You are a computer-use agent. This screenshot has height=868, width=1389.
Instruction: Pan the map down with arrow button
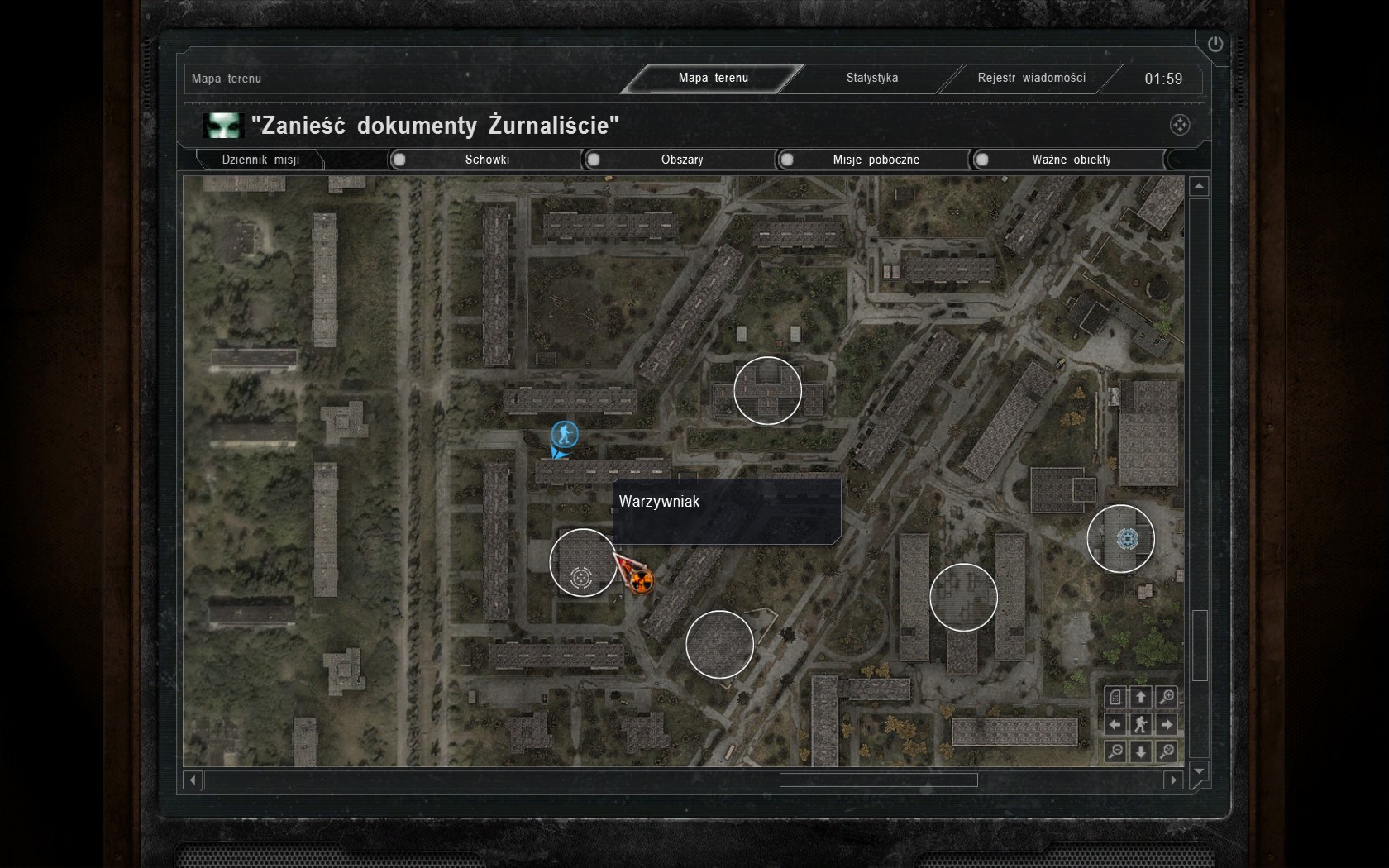click(x=1141, y=751)
